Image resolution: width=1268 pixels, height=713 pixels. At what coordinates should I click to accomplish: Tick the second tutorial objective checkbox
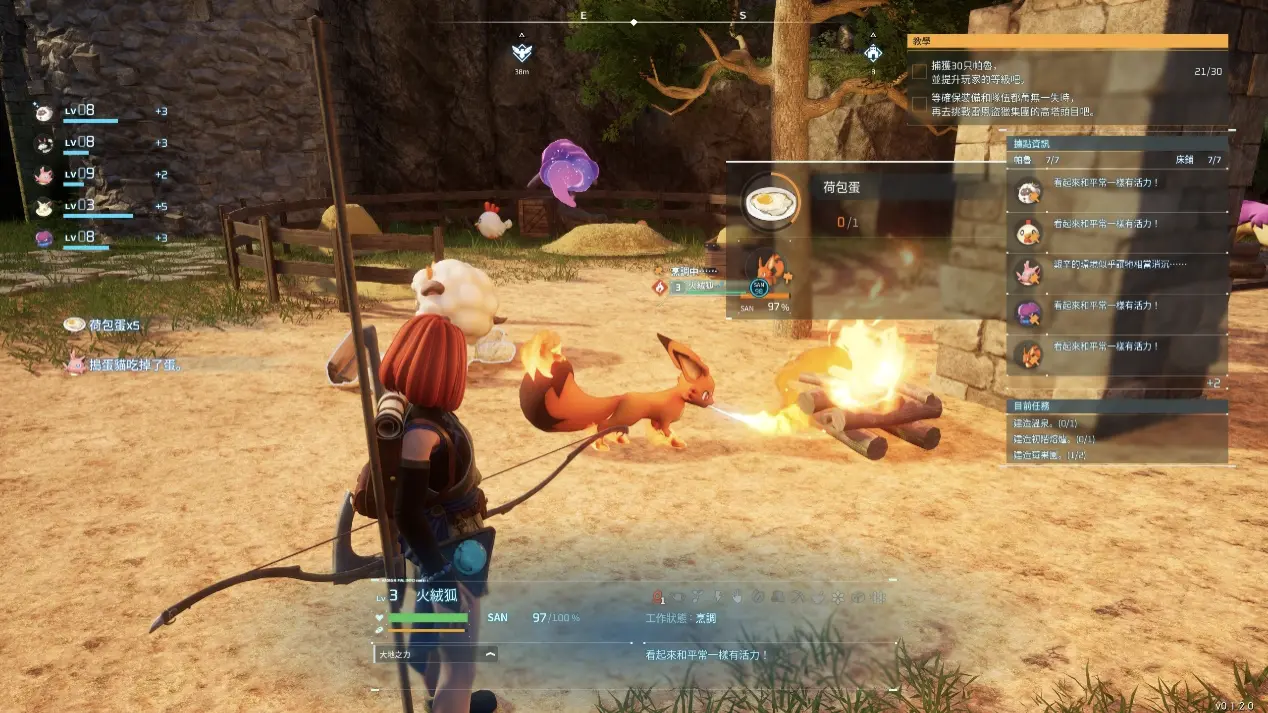pyautogui.click(x=919, y=103)
